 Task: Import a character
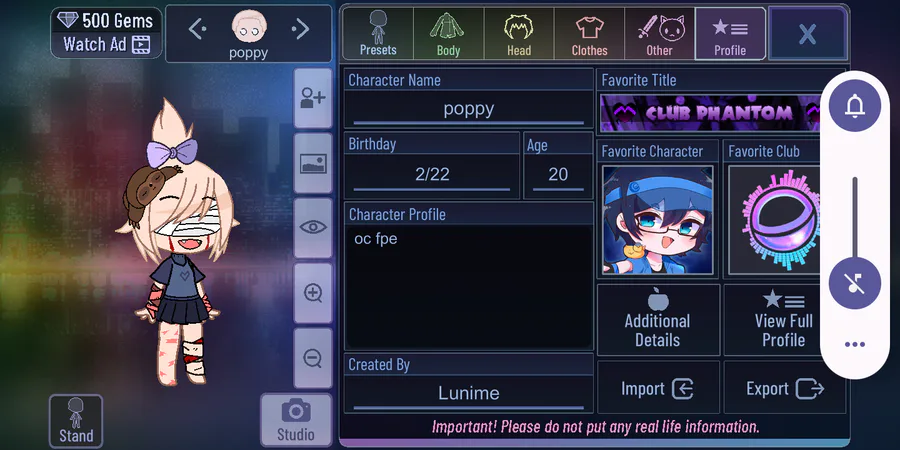click(658, 389)
